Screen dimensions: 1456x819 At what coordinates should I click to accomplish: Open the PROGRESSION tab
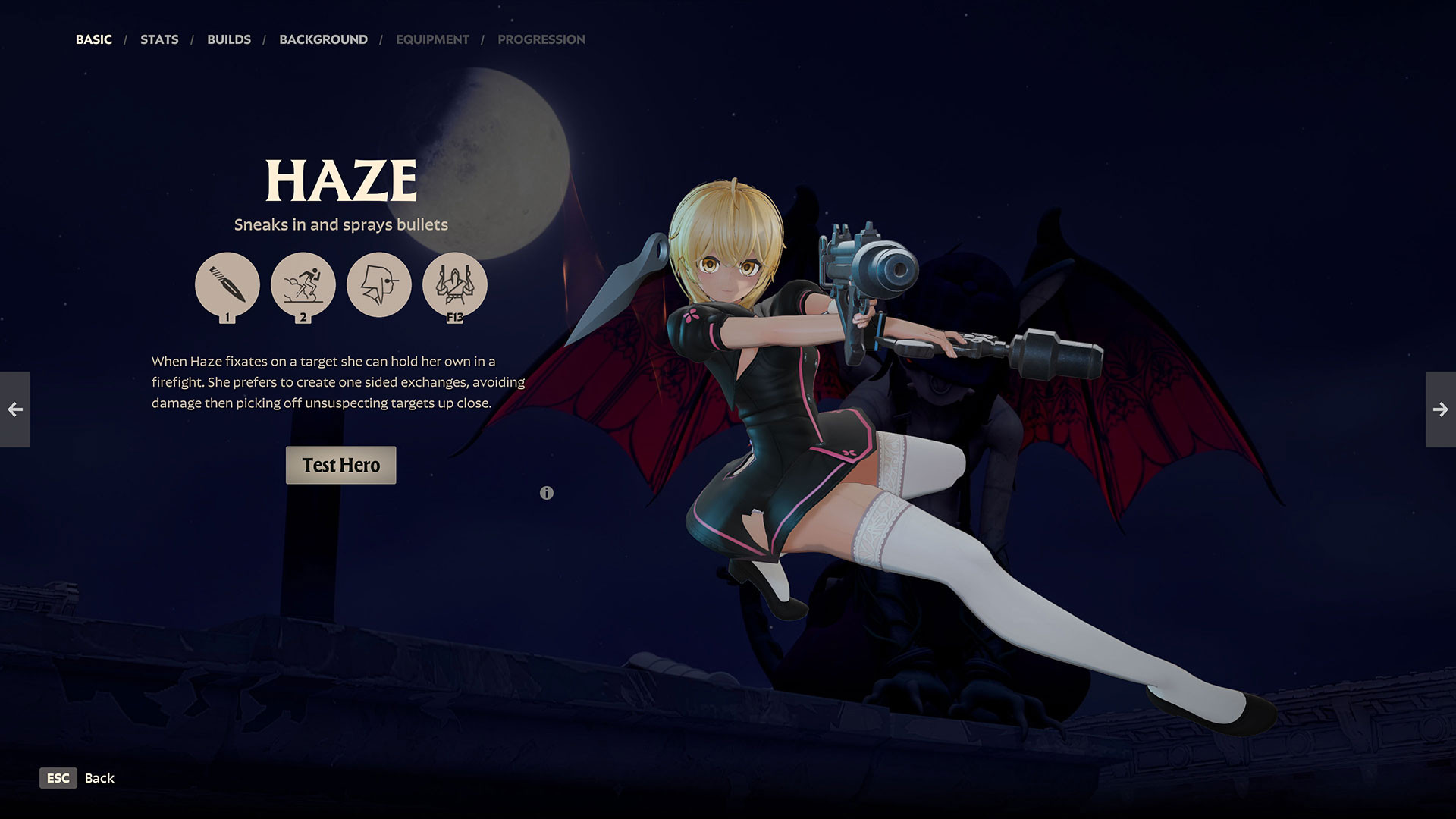tap(541, 39)
